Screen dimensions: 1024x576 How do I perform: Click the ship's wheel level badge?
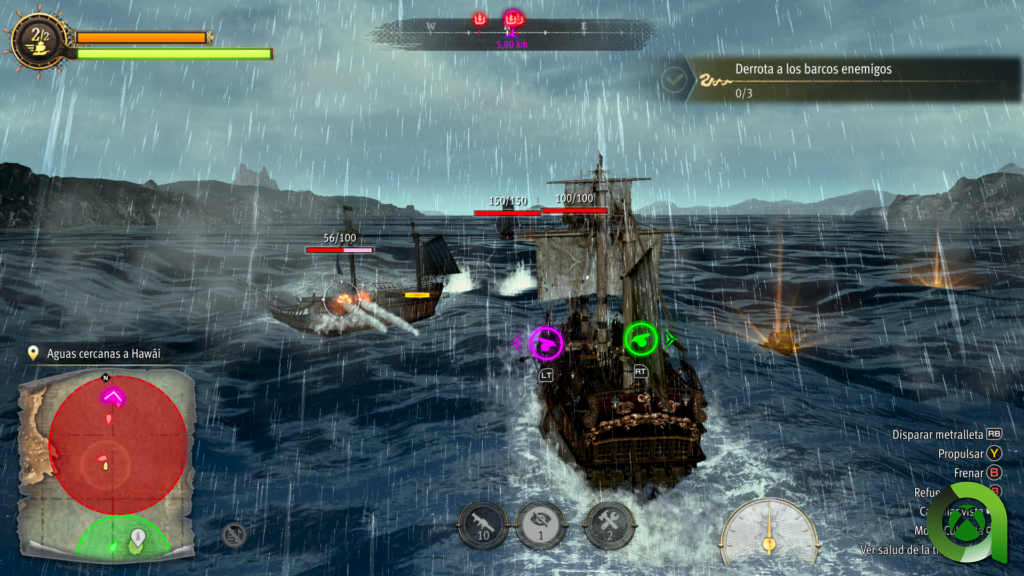tap(40, 41)
